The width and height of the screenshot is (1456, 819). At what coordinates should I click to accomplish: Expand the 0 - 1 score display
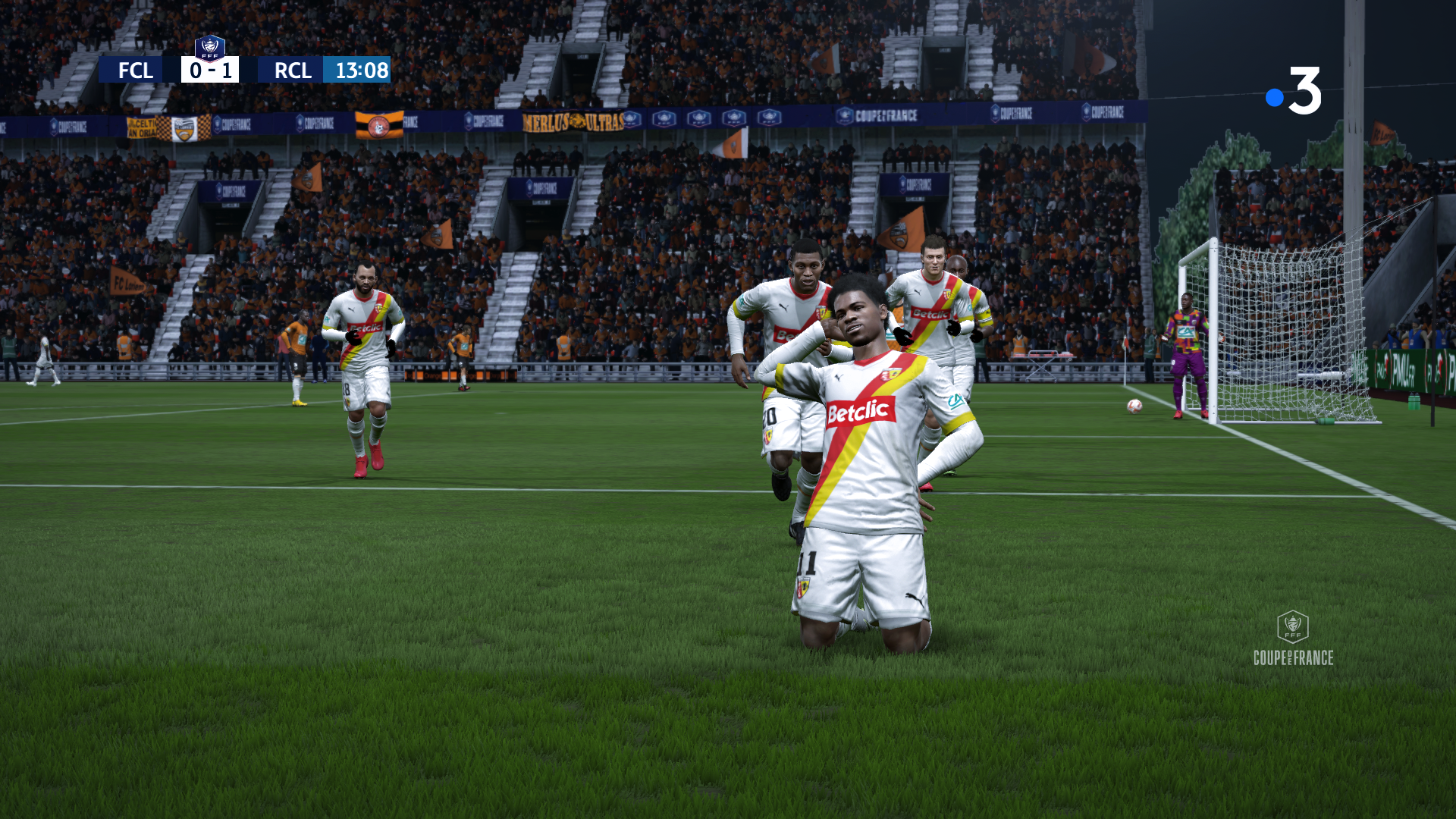(x=210, y=71)
